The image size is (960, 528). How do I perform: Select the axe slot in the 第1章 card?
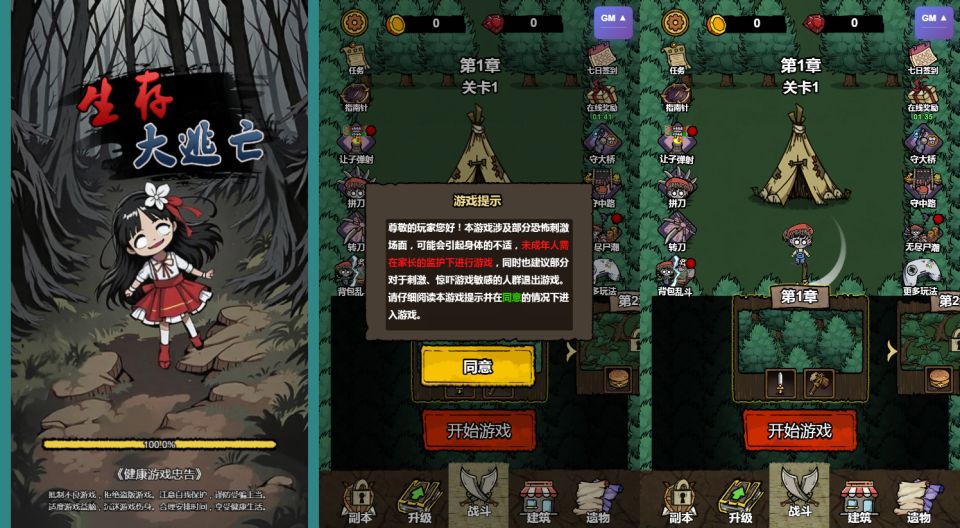tap(818, 383)
